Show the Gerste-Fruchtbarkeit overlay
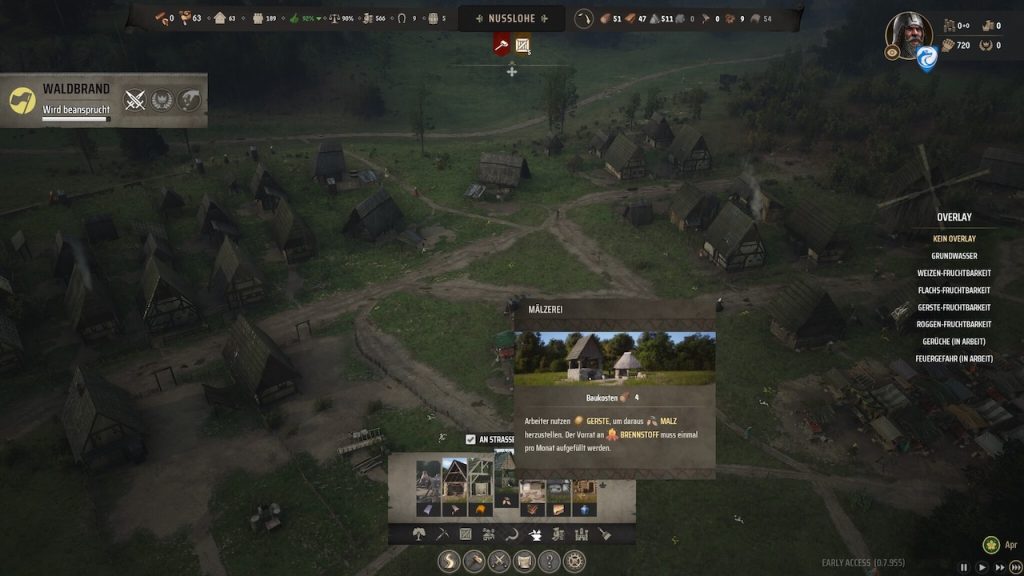1024x576 pixels. pos(953,307)
